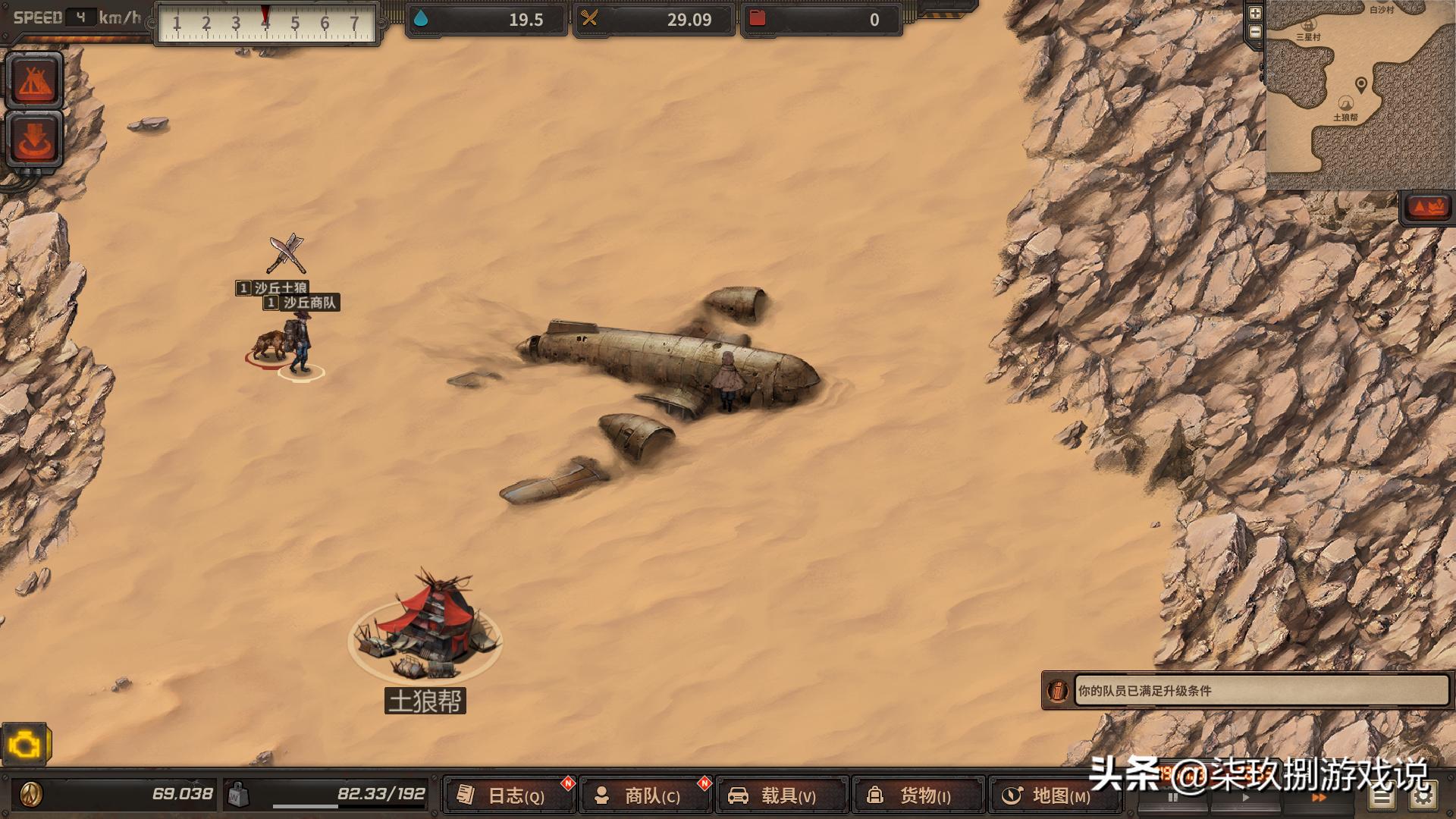Open the 商队 (caravan) panel
The width and height of the screenshot is (1456, 819).
[646, 795]
